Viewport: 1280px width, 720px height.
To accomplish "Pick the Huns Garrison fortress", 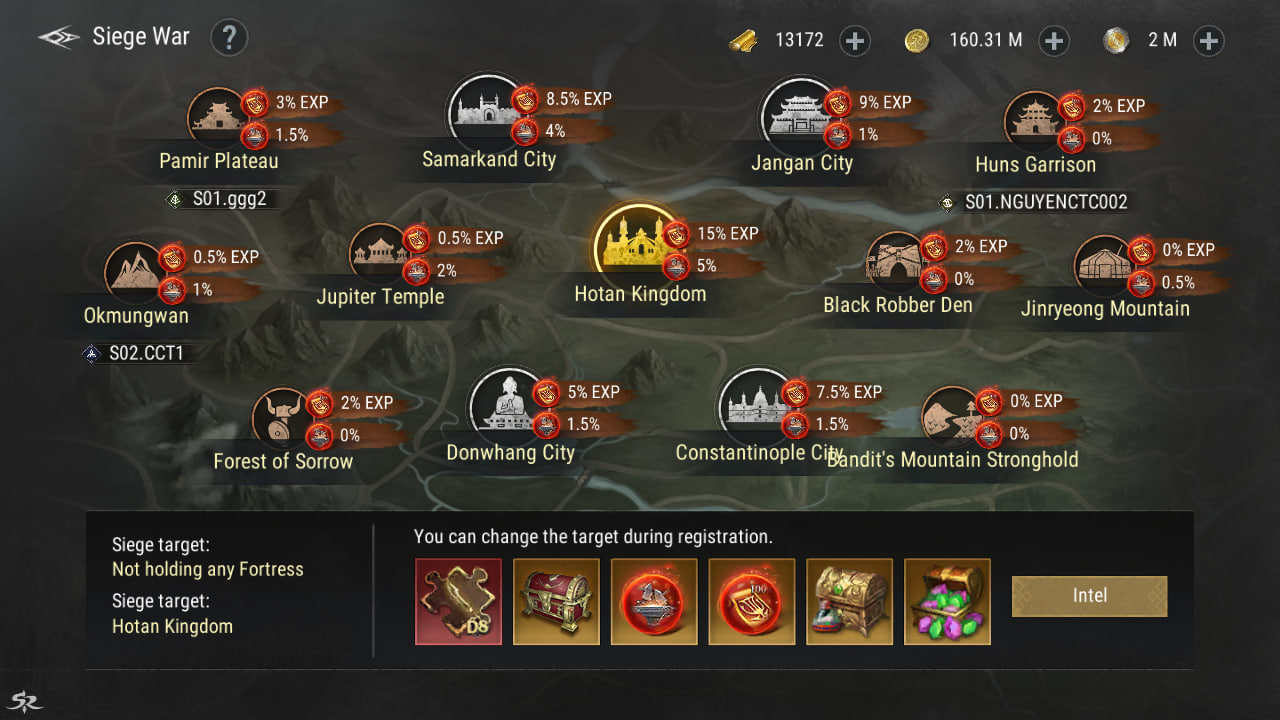I will (1032, 120).
